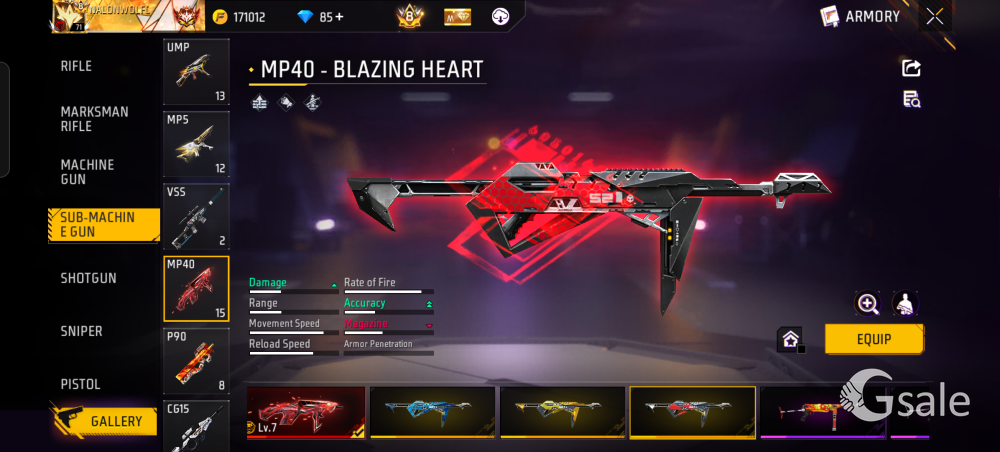Image resolution: width=1000 pixels, height=452 pixels.
Task: Choose the Pistol category
Action: [80, 384]
